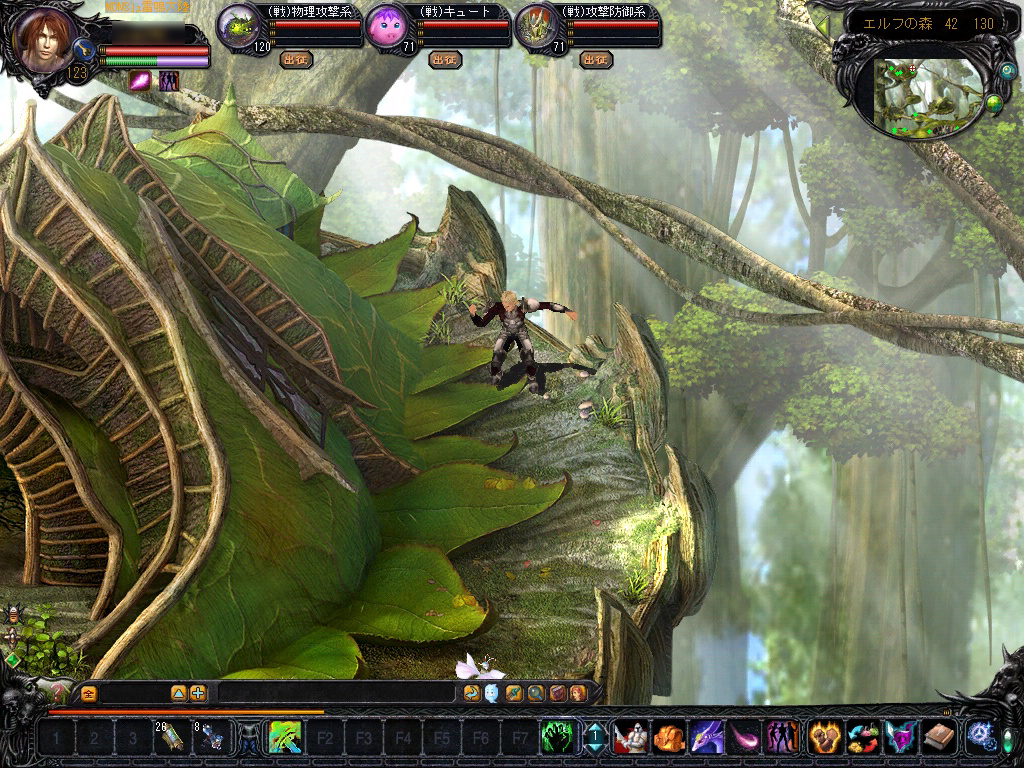Open the world map globe button

(x=994, y=102)
